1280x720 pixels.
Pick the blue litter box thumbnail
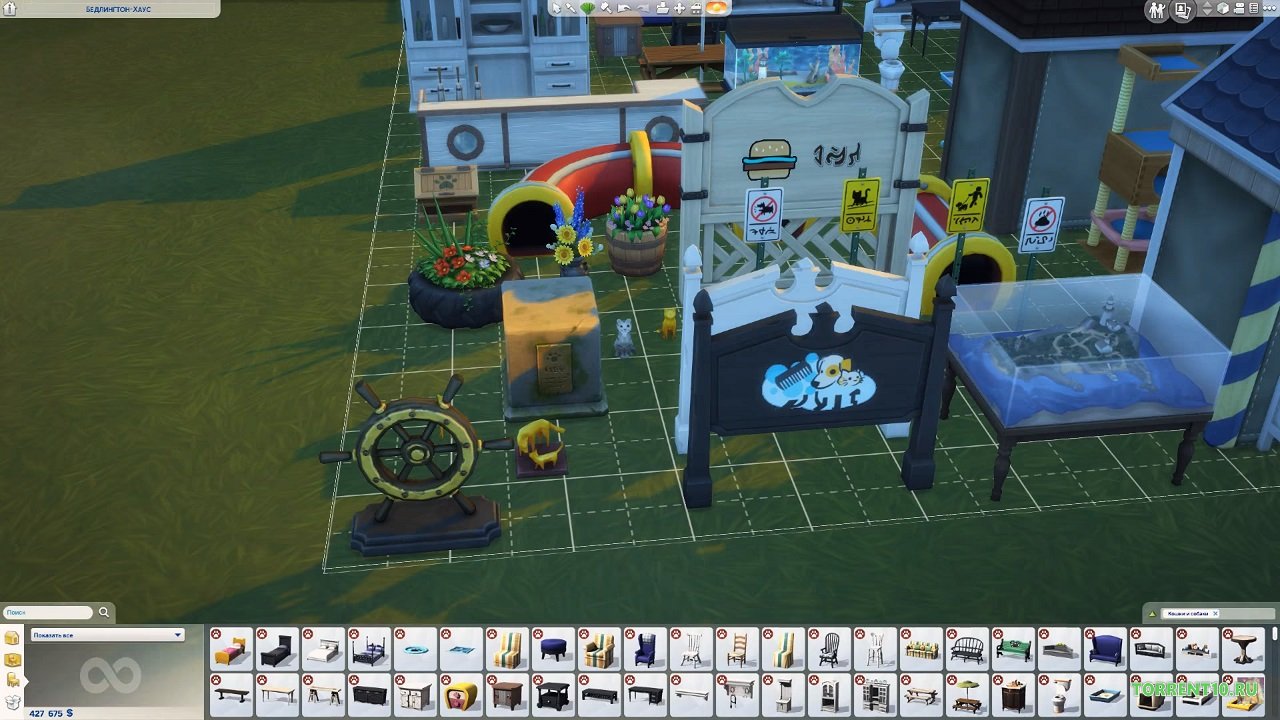(x=1104, y=694)
